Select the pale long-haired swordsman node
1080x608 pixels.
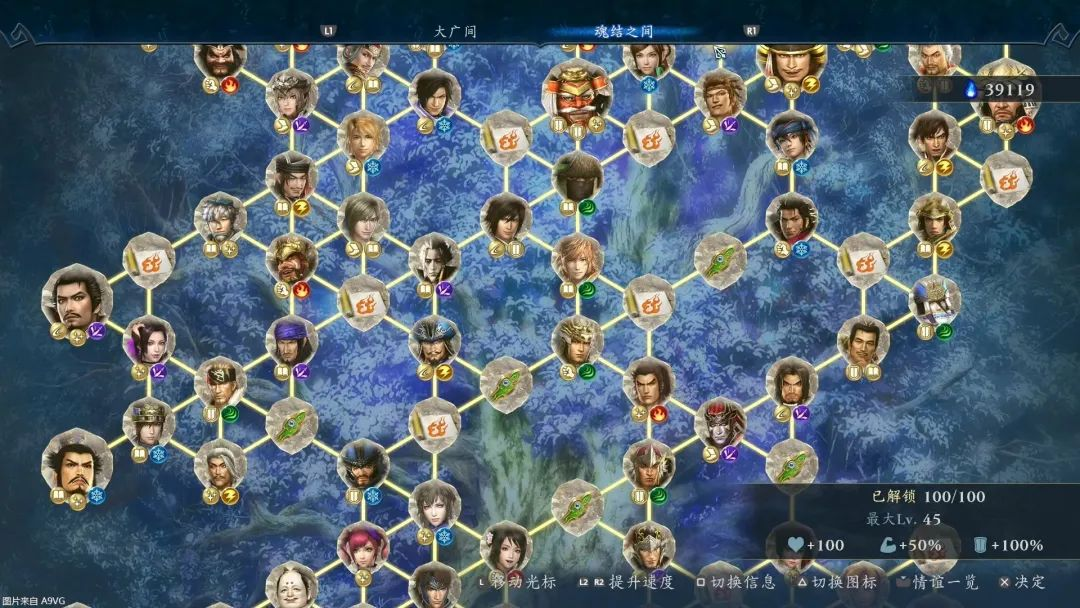(434, 258)
